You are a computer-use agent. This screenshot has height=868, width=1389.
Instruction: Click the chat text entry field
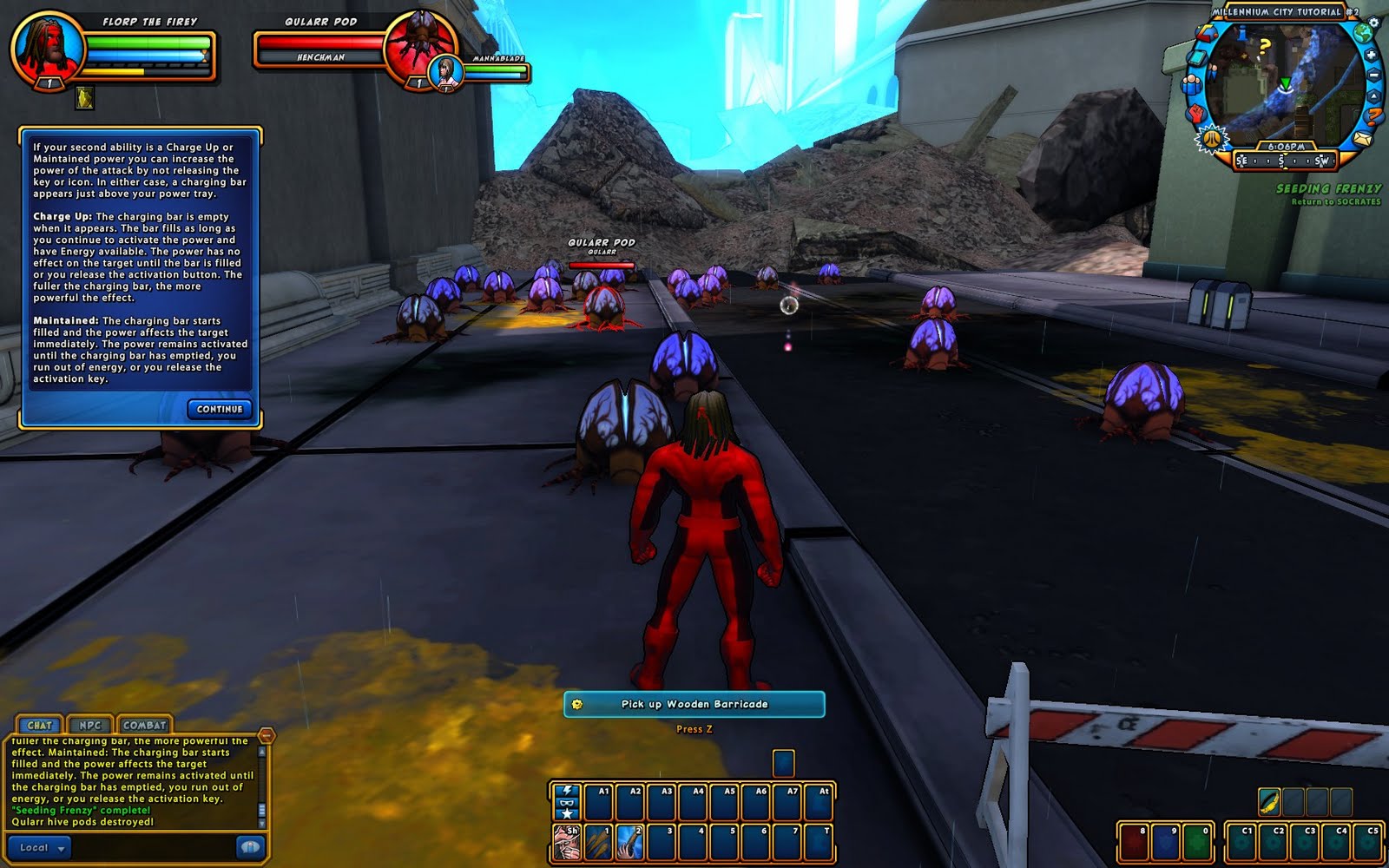[x=152, y=848]
